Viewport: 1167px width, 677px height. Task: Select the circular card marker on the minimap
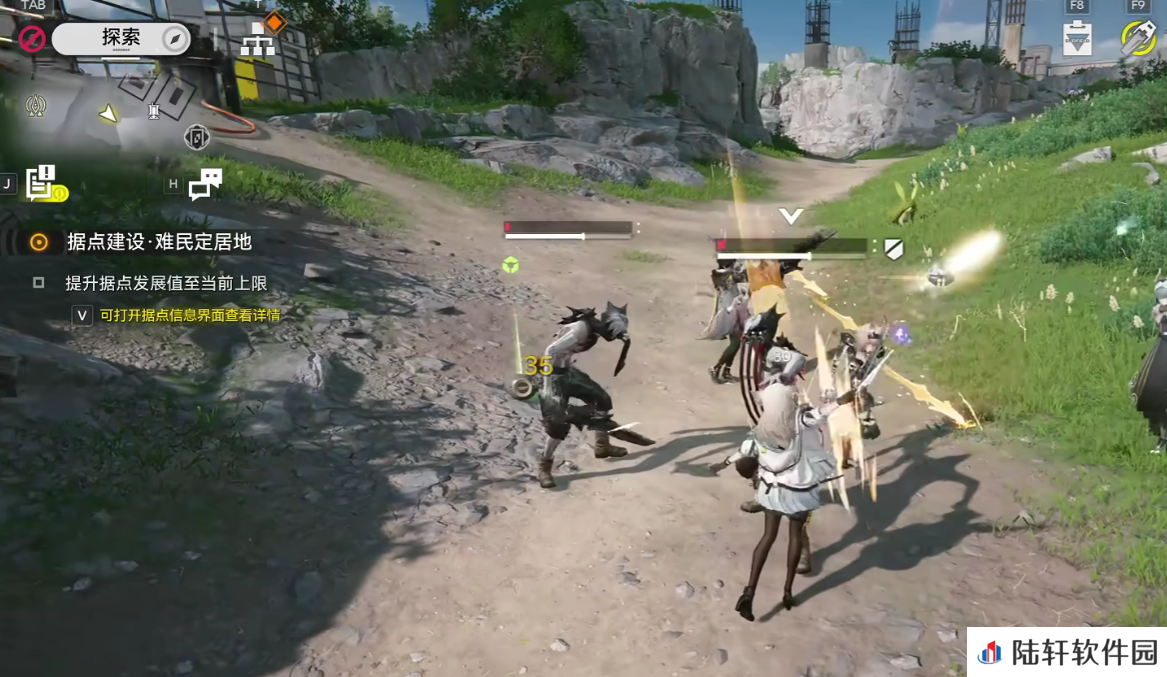pos(197,137)
